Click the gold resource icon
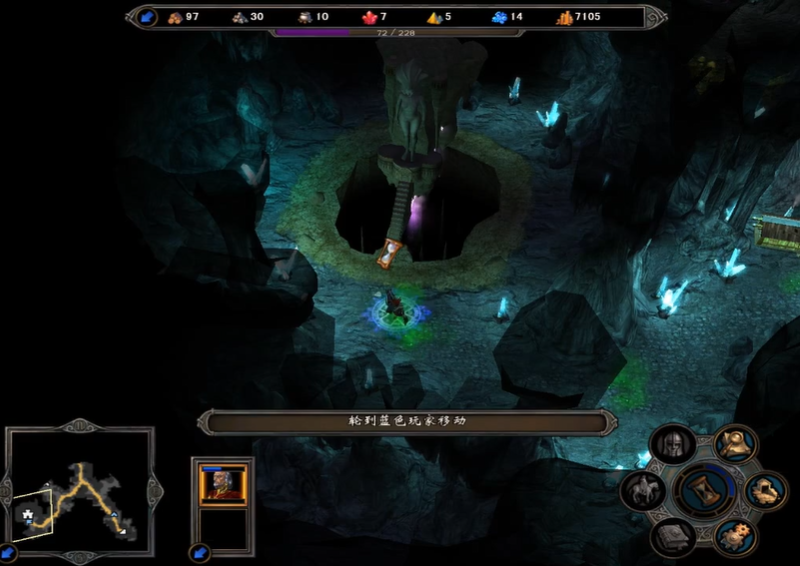The image size is (800, 566). (x=564, y=17)
